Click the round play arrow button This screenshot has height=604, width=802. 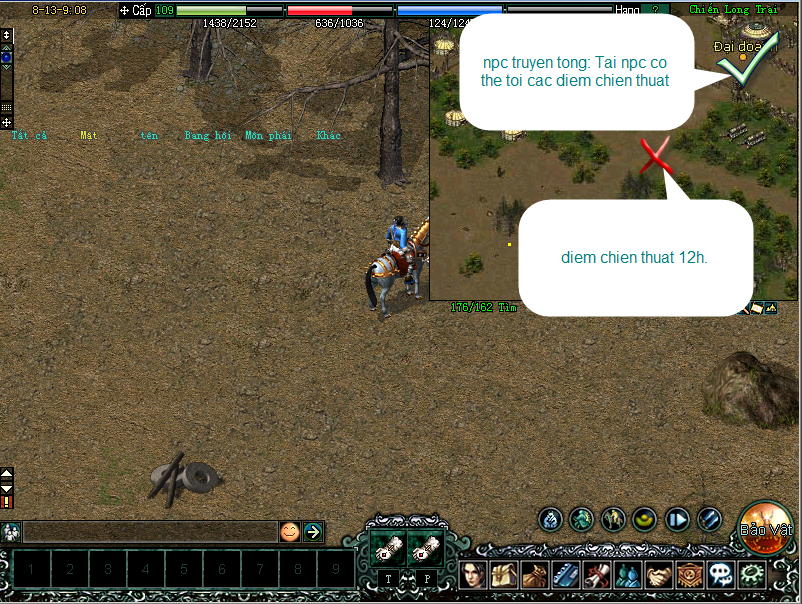(678, 519)
